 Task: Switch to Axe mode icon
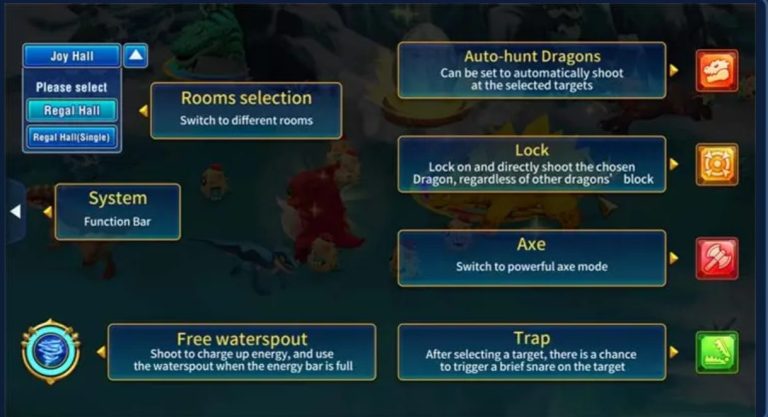[x=716, y=258]
